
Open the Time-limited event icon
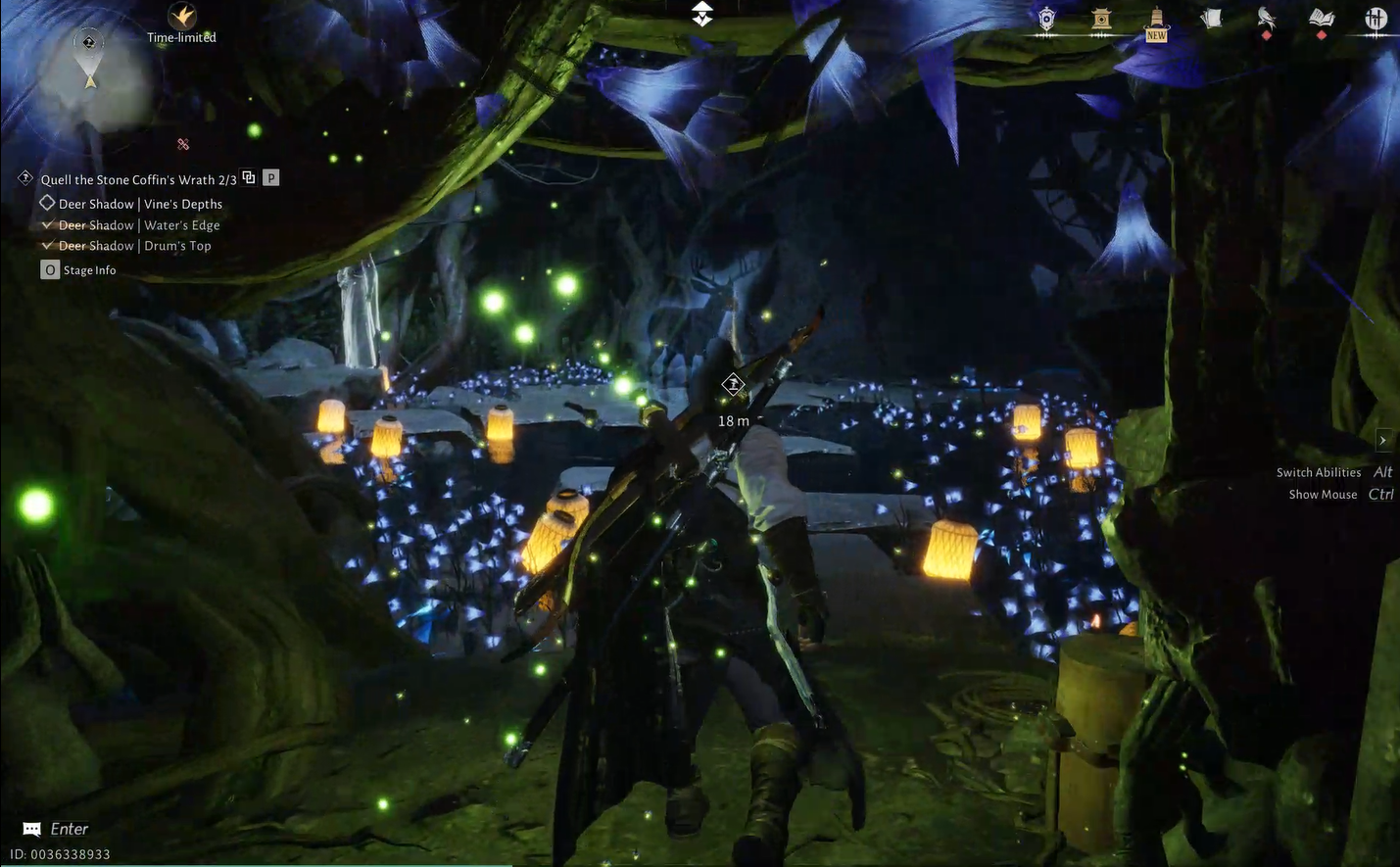coord(182,17)
